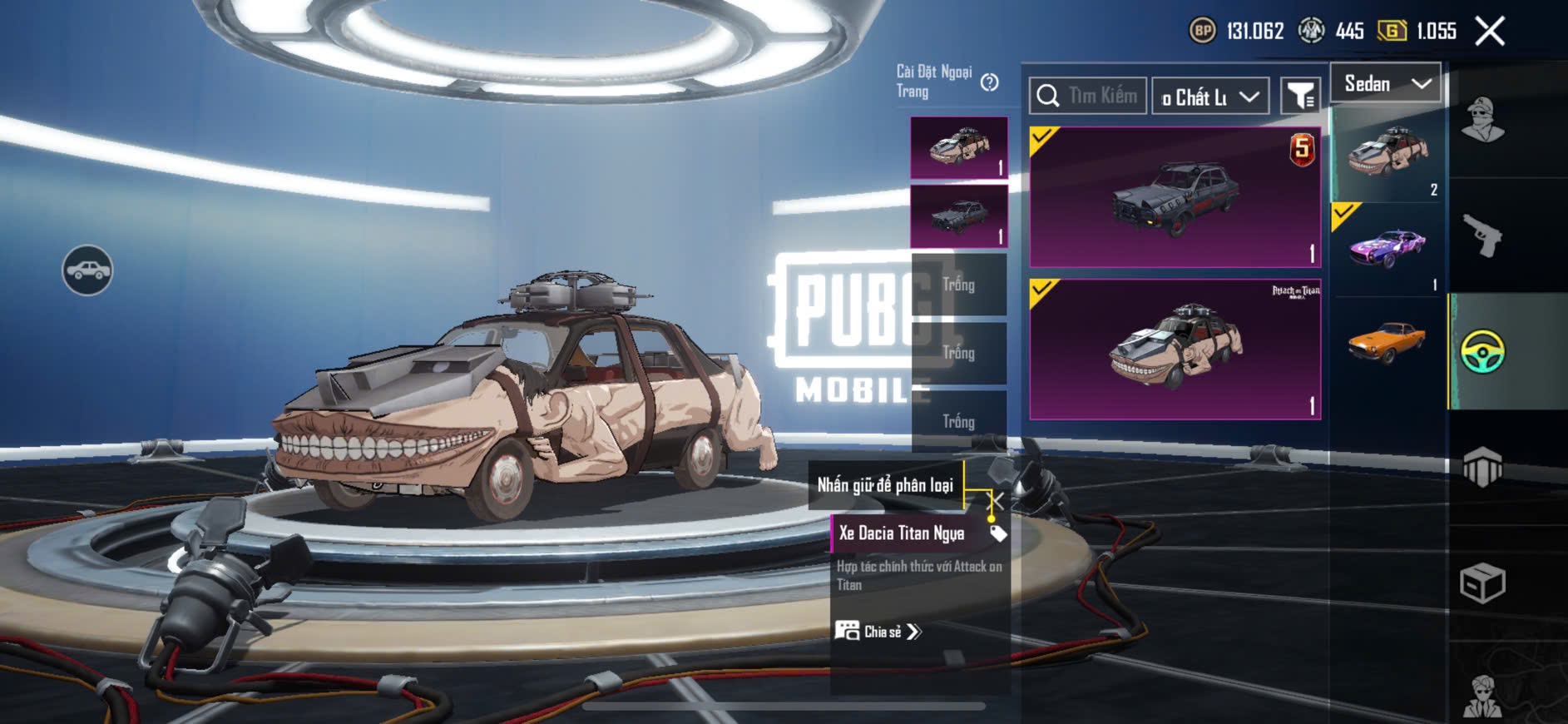
Task: Open the parachute pack category tab
Action: (1483, 467)
